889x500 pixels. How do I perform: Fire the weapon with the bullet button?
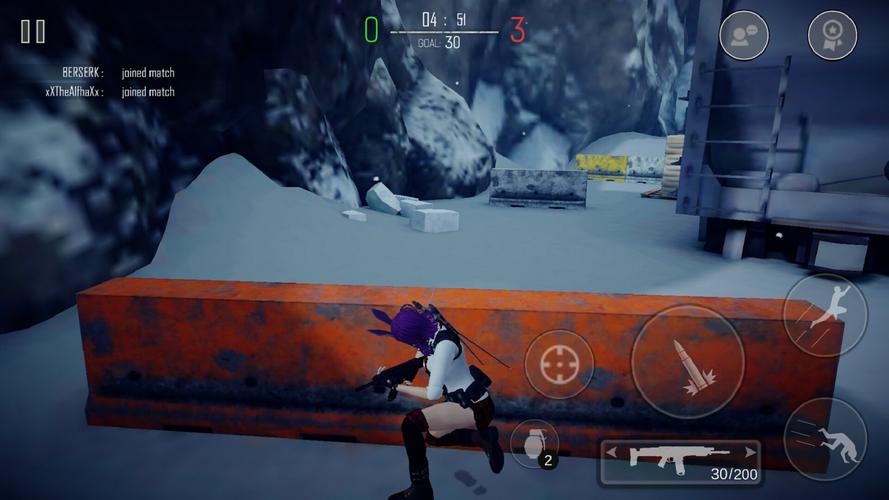tap(687, 362)
